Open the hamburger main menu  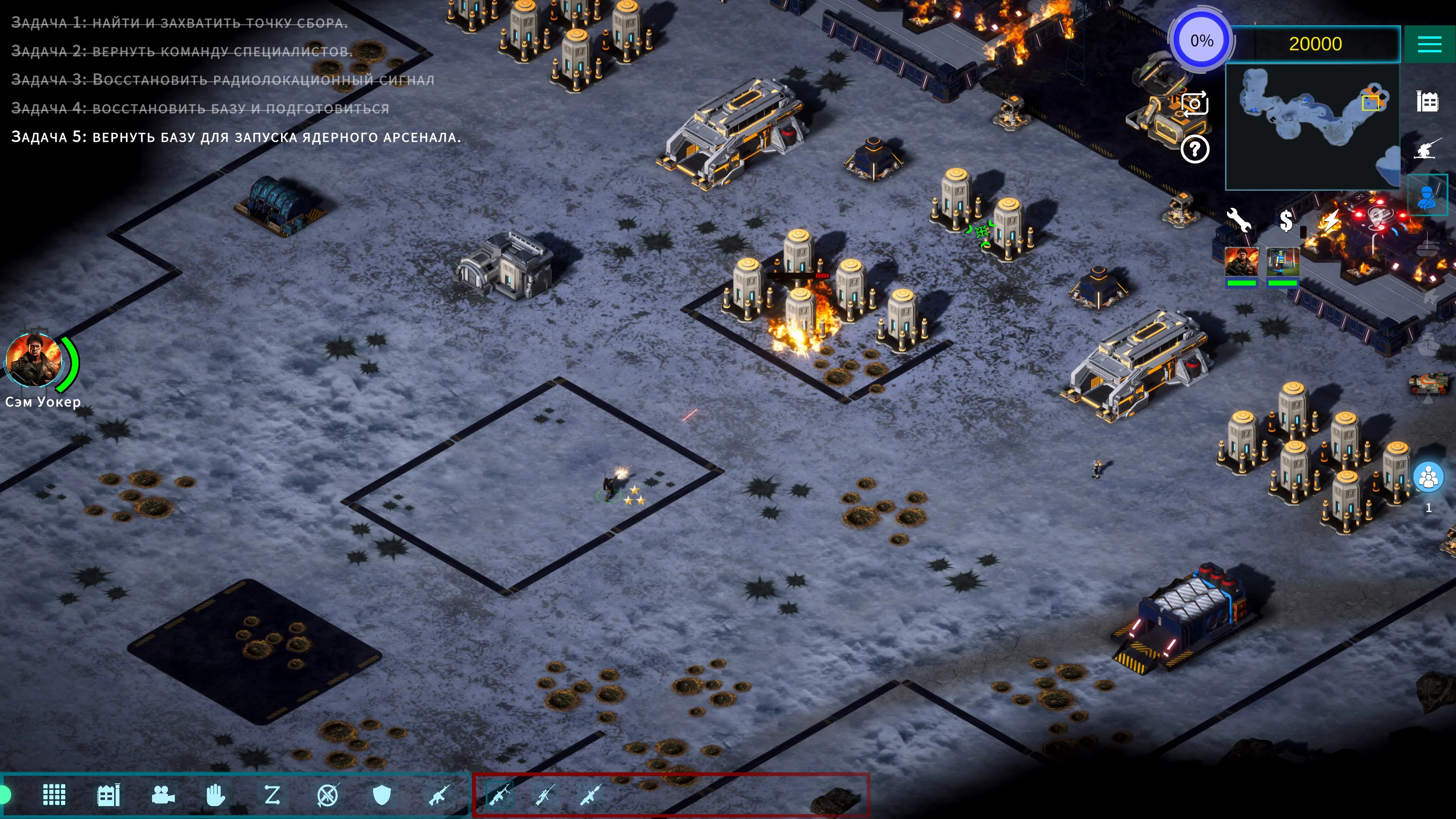tap(1429, 44)
